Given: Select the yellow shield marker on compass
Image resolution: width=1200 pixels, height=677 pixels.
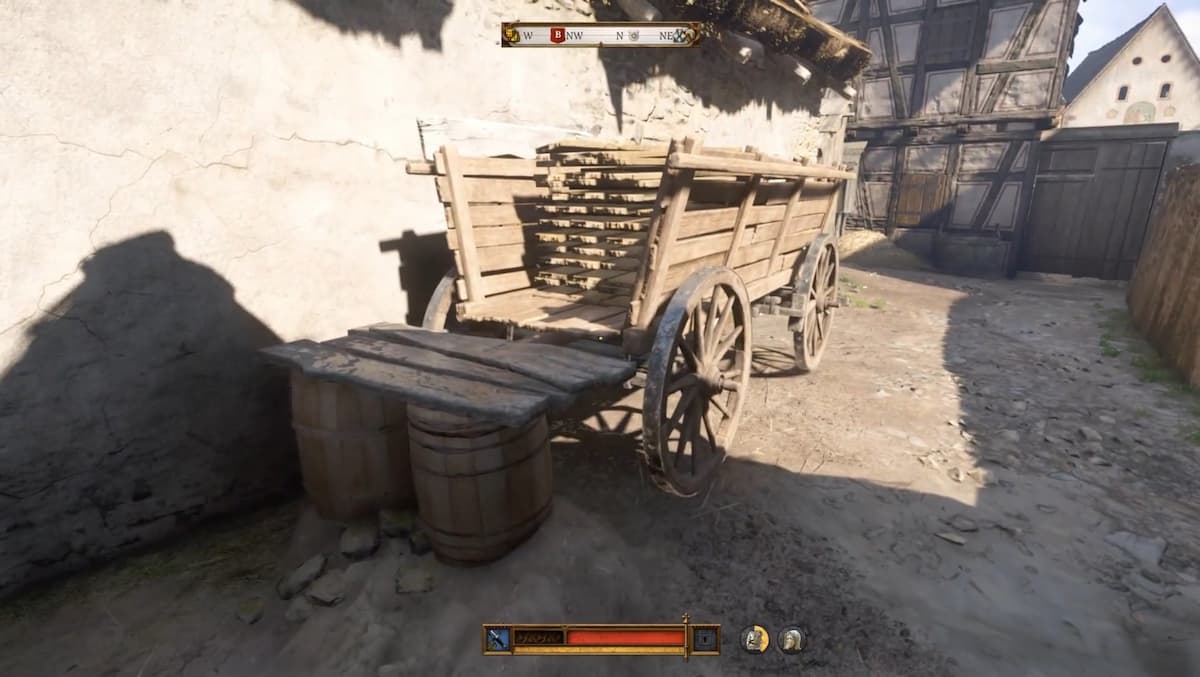Looking at the screenshot, I should [512, 35].
